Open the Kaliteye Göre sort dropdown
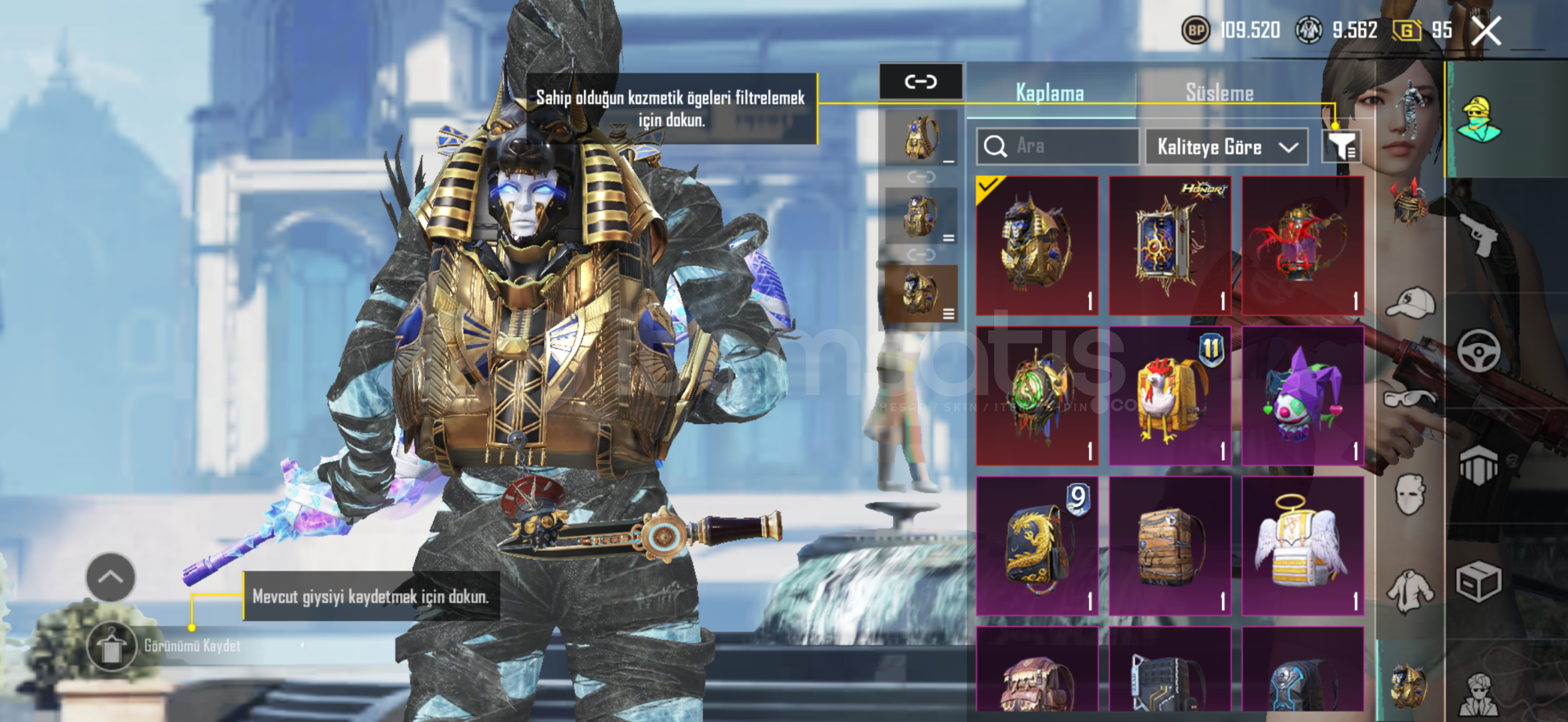Screen dimensions: 1568x722 1227,146
